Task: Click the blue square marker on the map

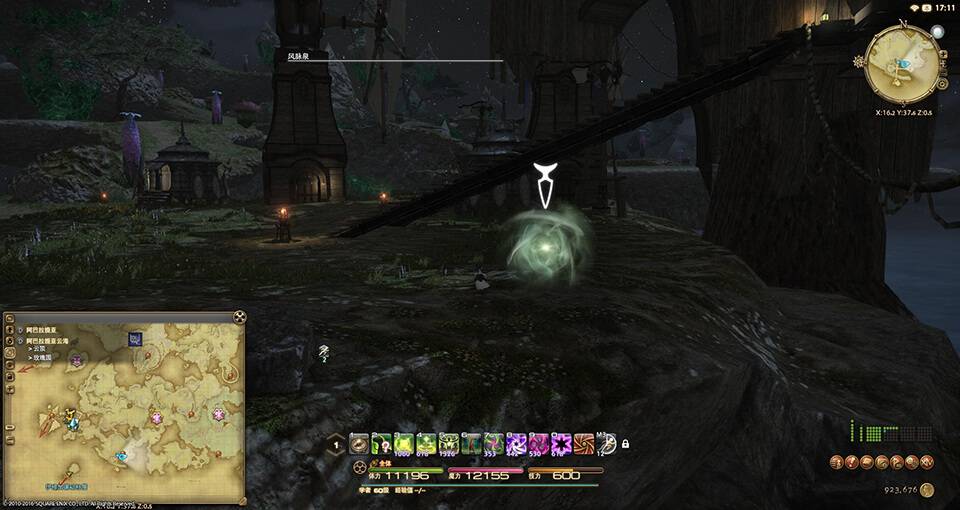Action: (x=134, y=340)
